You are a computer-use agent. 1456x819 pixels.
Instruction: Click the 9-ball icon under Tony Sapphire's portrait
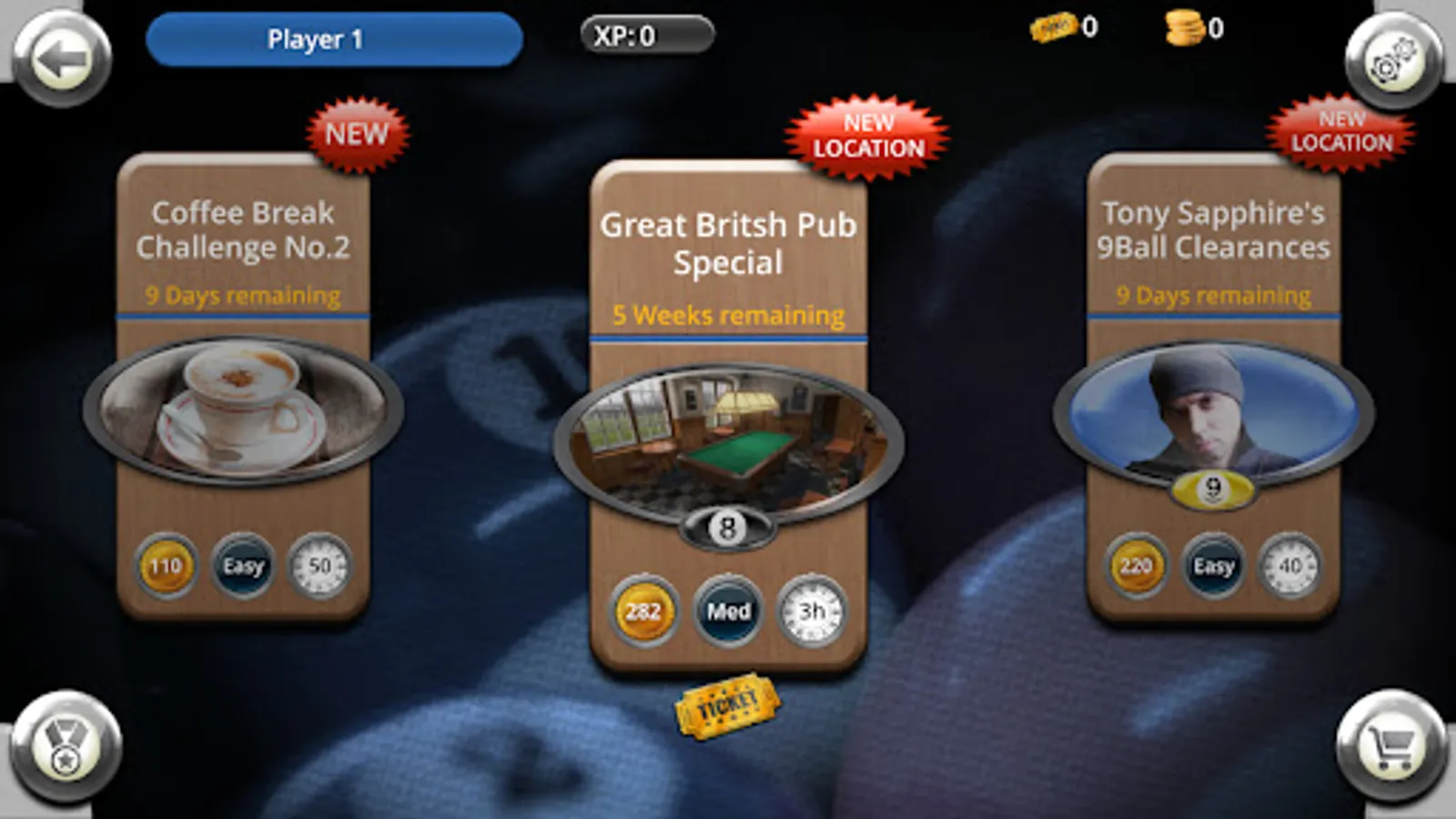click(x=1211, y=487)
